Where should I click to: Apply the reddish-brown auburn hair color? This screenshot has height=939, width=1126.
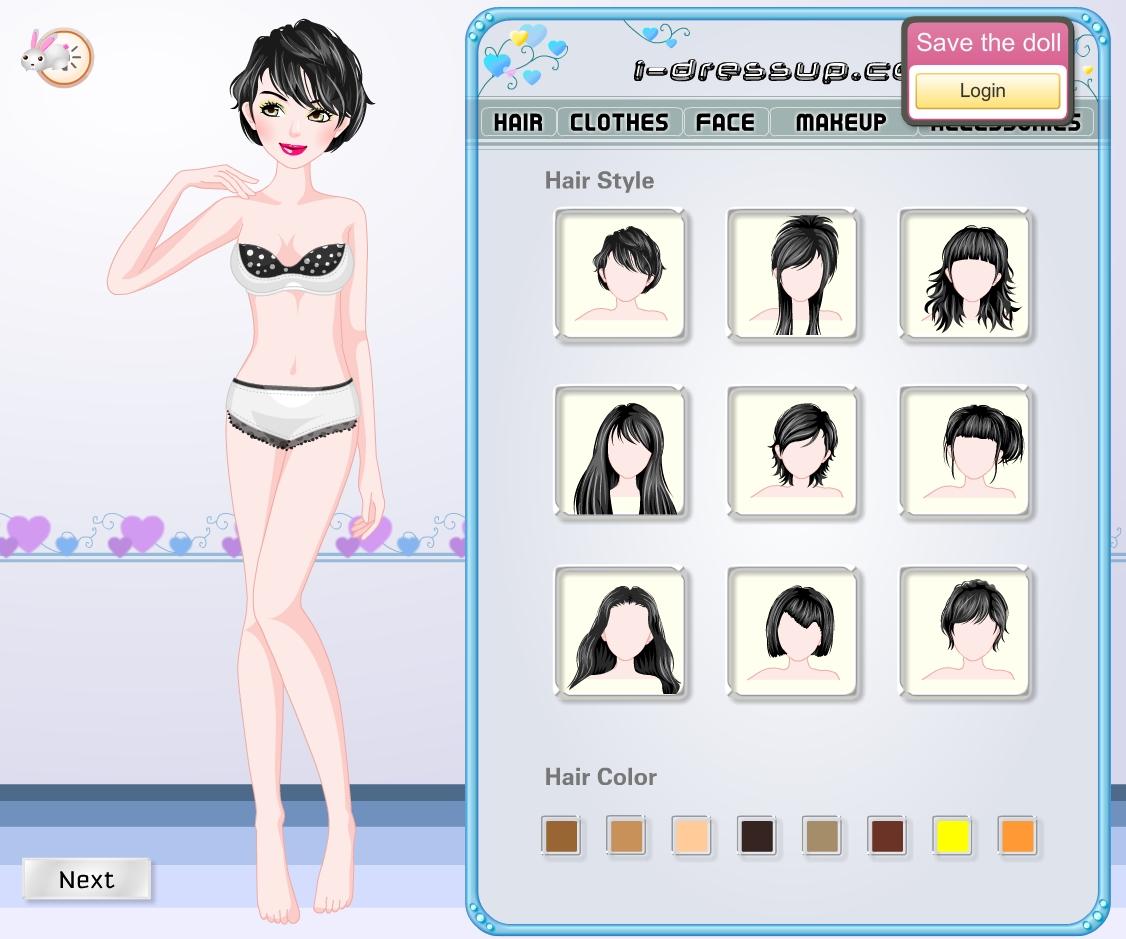click(887, 836)
